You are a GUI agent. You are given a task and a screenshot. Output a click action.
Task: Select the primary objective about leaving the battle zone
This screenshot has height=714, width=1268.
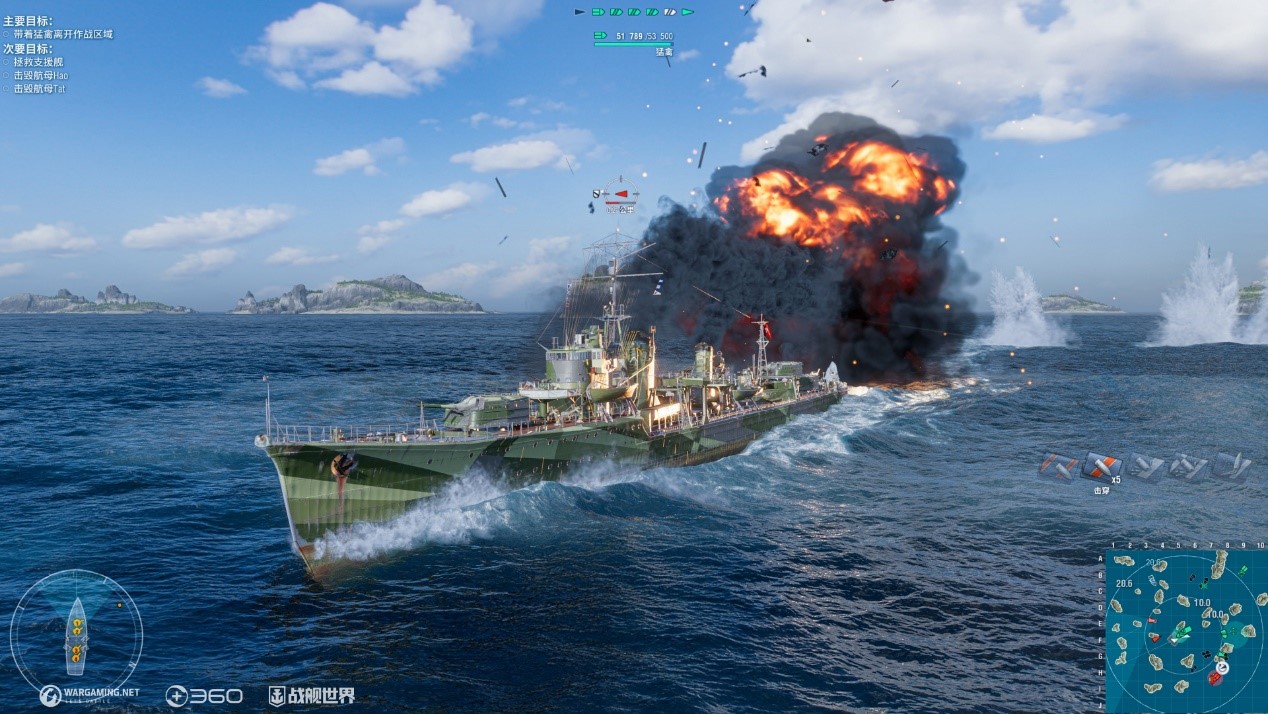point(62,34)
